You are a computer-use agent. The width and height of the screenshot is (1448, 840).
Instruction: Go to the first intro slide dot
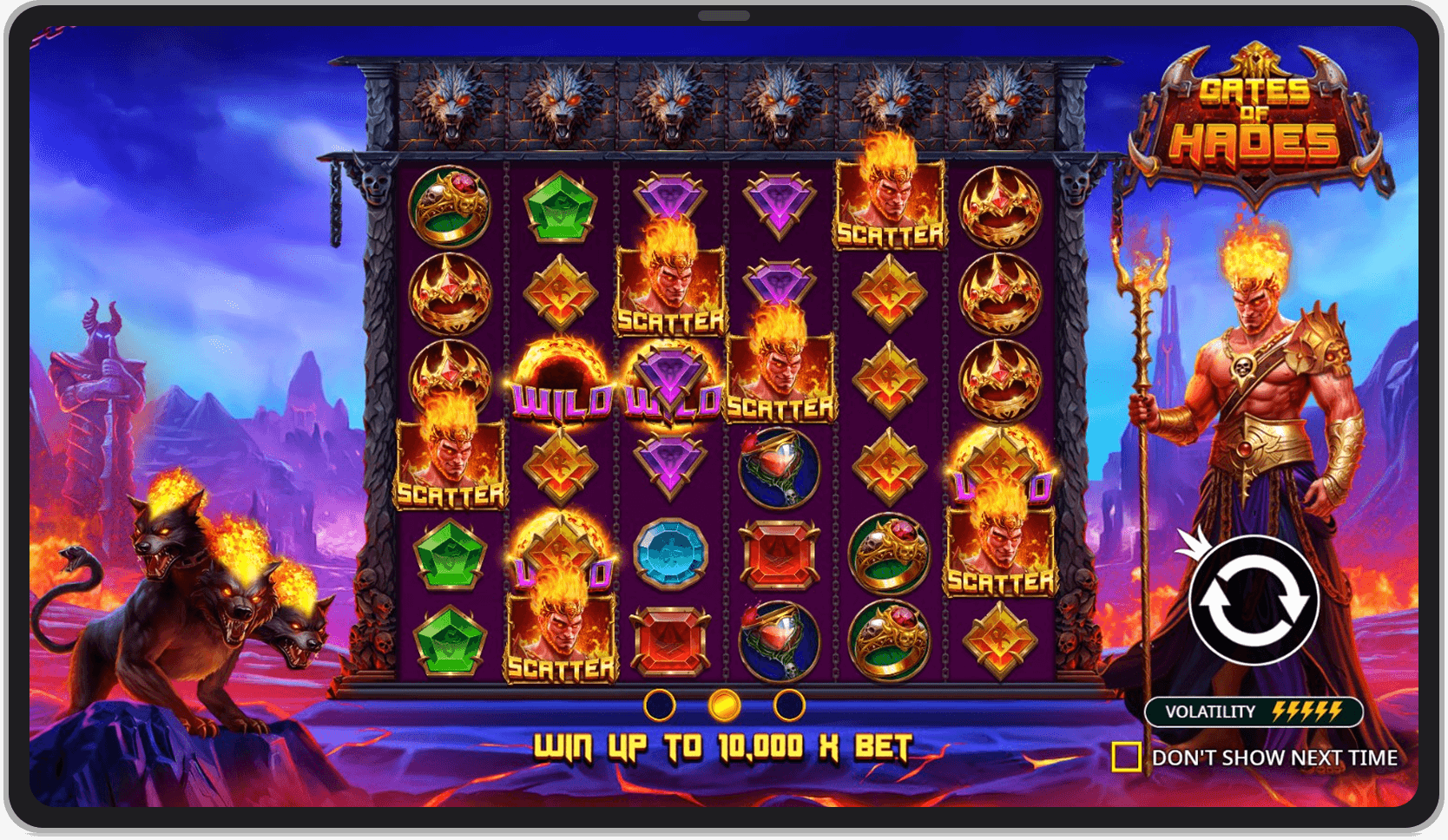(x=660, y=705)
